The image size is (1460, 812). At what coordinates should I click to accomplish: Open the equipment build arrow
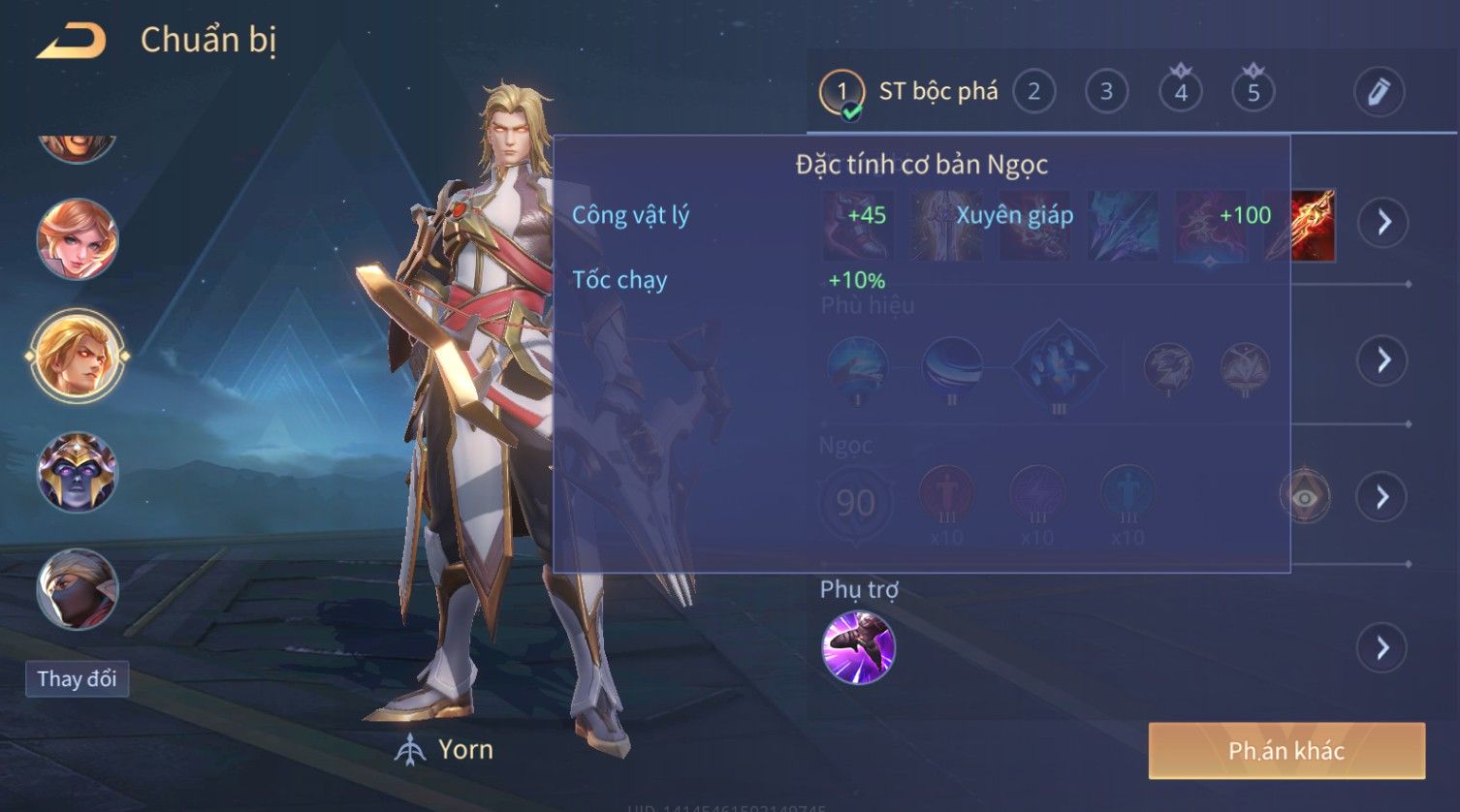1383,223
